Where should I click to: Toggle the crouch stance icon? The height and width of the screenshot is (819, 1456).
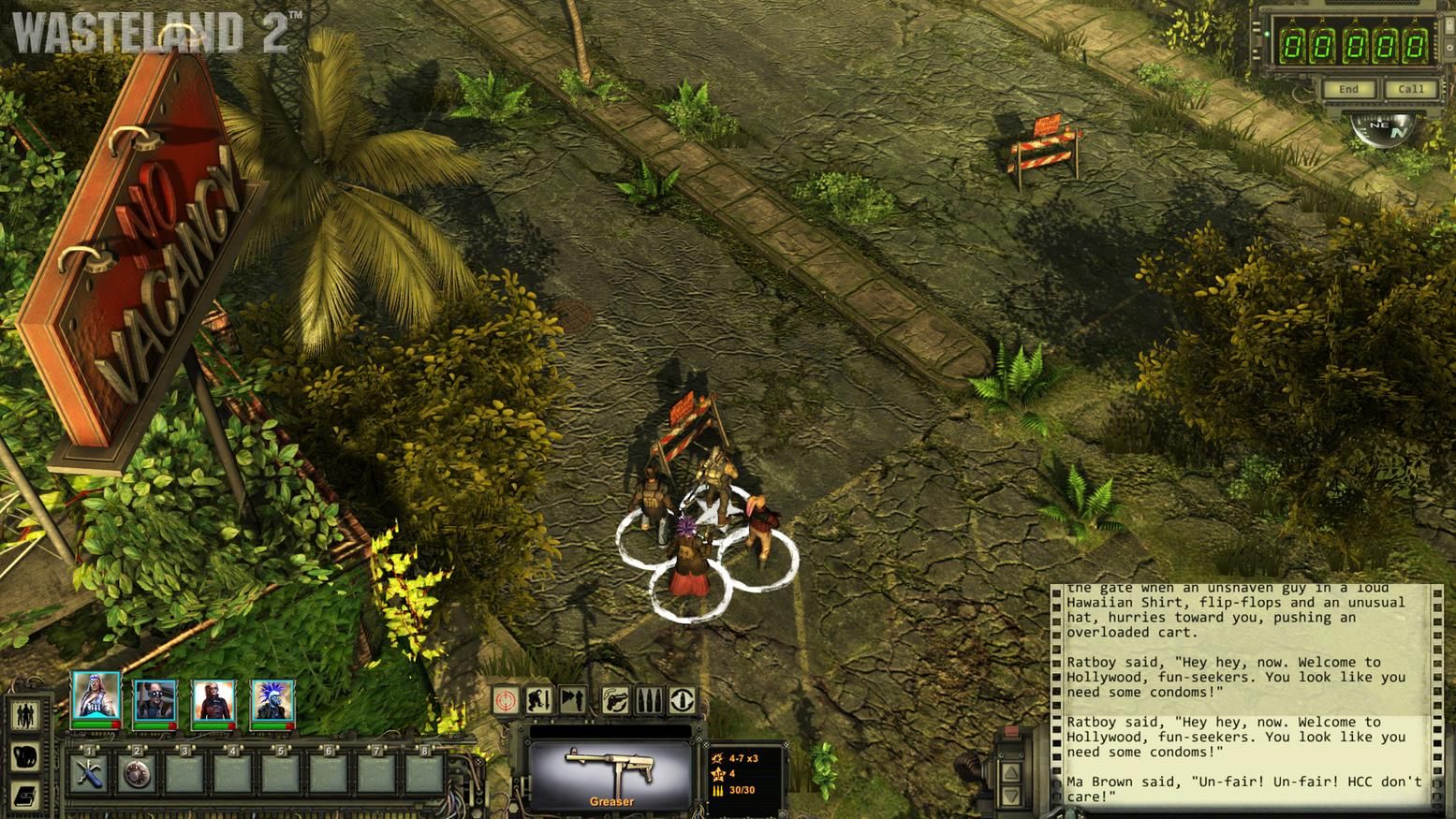pyautogui.click(x=539, y=700)
